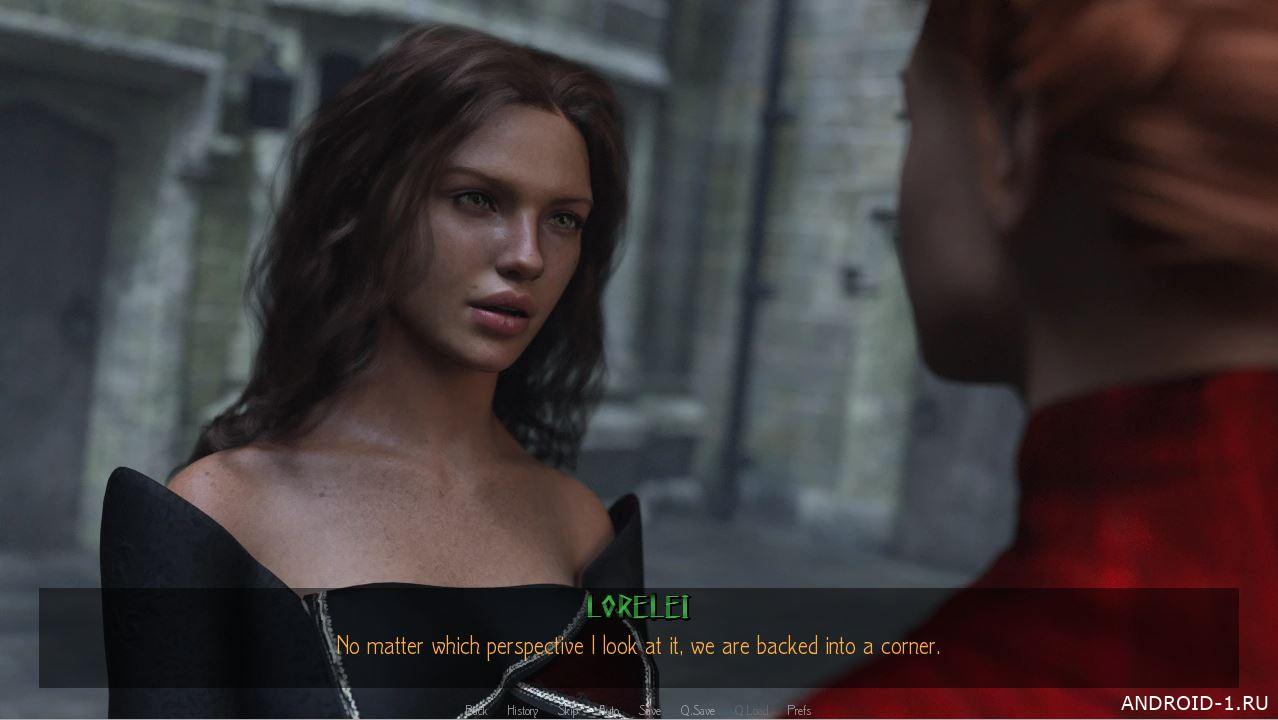Viewport: 1278px width, 720px height.
Task: Go back one line with Back
Action: (476, 711)
